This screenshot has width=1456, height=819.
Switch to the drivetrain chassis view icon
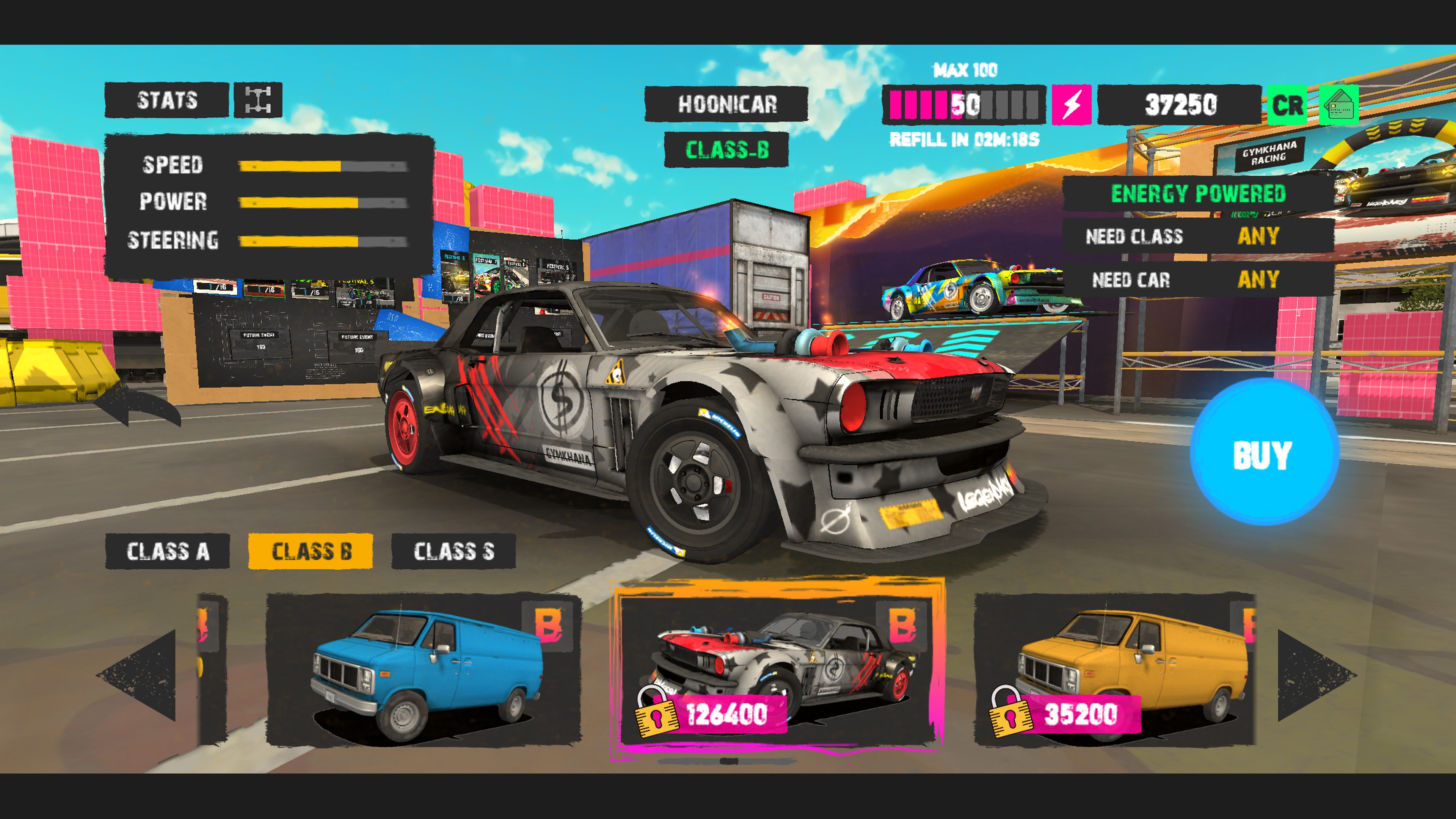pos(258,100)
